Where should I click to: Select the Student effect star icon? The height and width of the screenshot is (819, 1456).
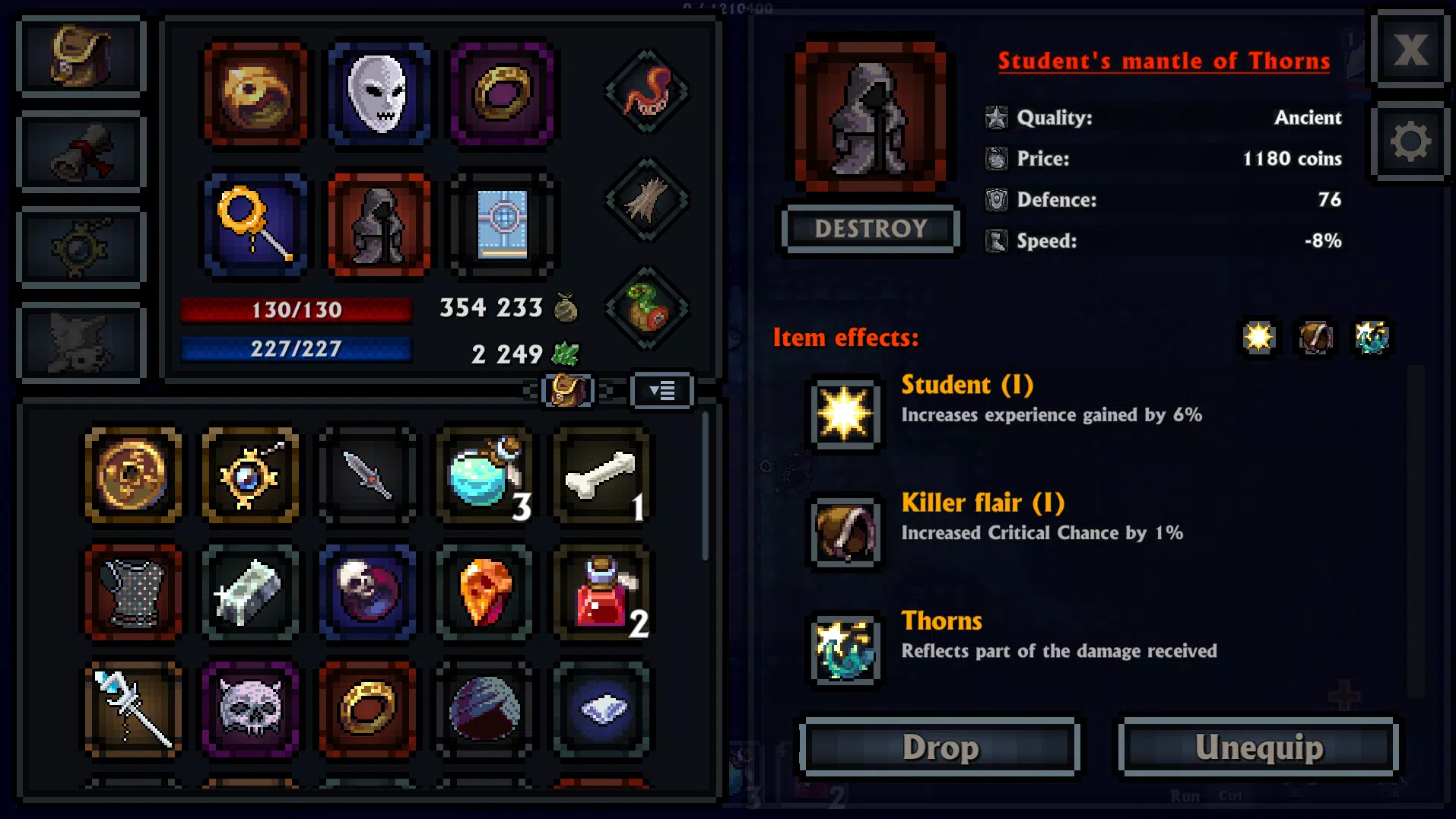point(845,414)
